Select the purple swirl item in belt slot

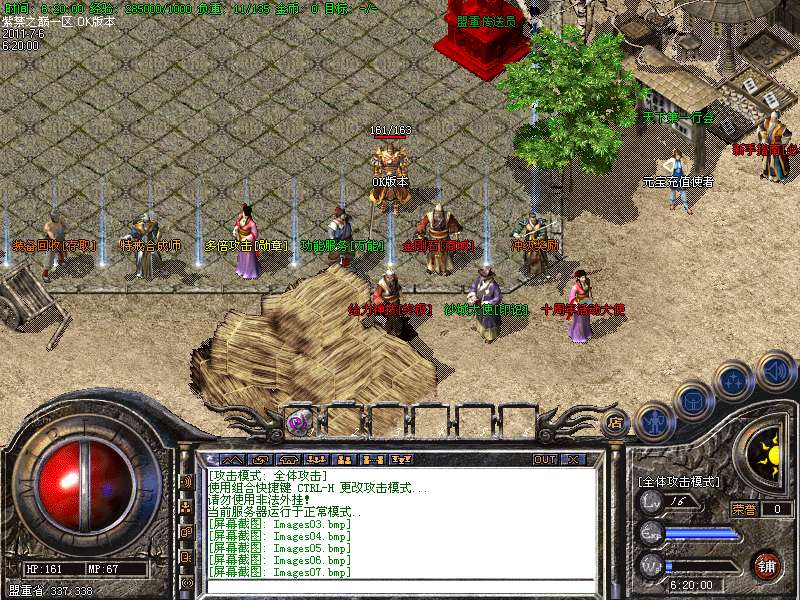[298, 423]
